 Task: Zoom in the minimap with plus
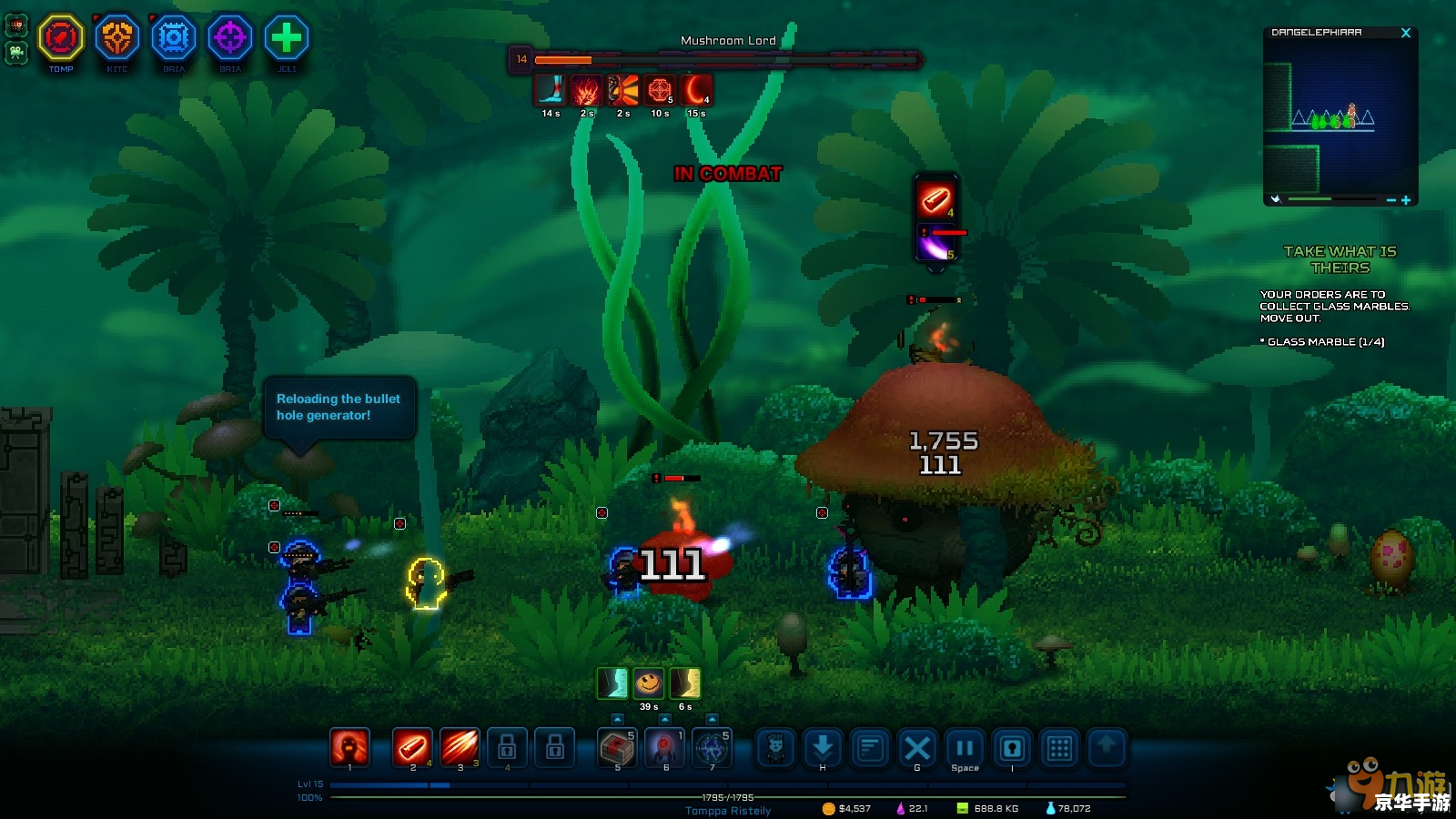point(1406,200)
